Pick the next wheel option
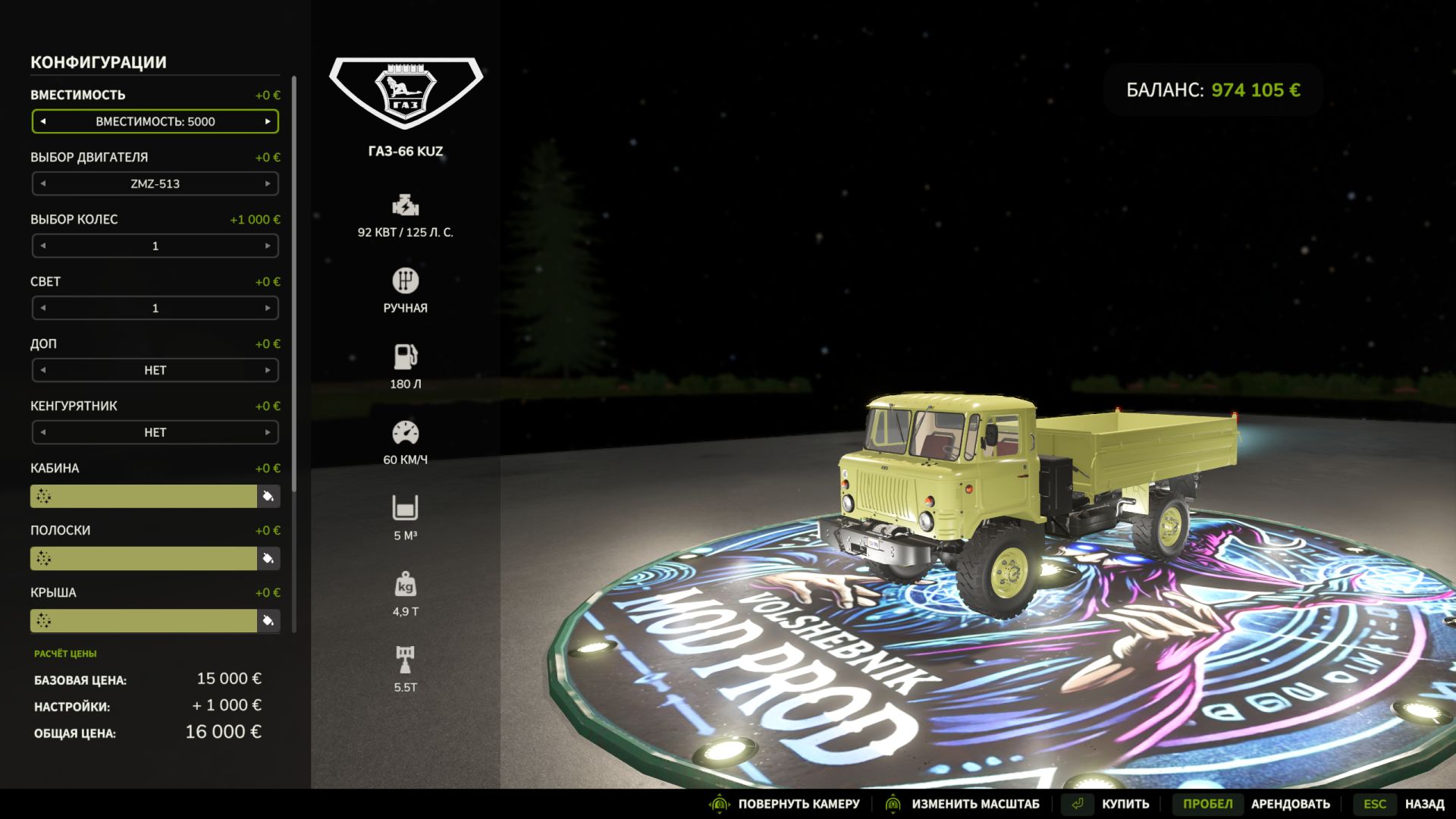This screenshot has height=819, width=1456. pos(268,246)
